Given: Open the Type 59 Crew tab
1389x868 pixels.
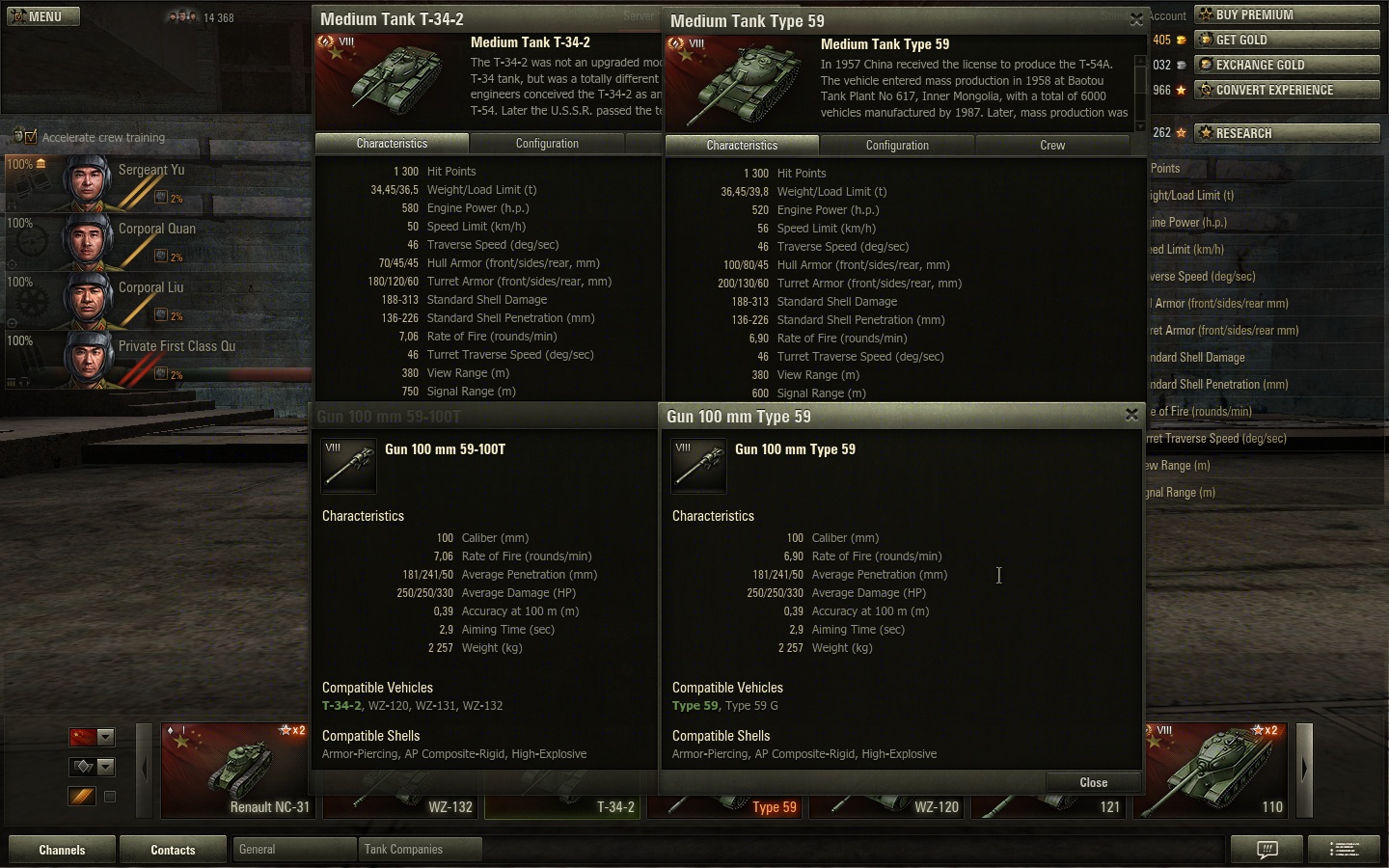Looking at the screenshot, I should point(1052,146).
